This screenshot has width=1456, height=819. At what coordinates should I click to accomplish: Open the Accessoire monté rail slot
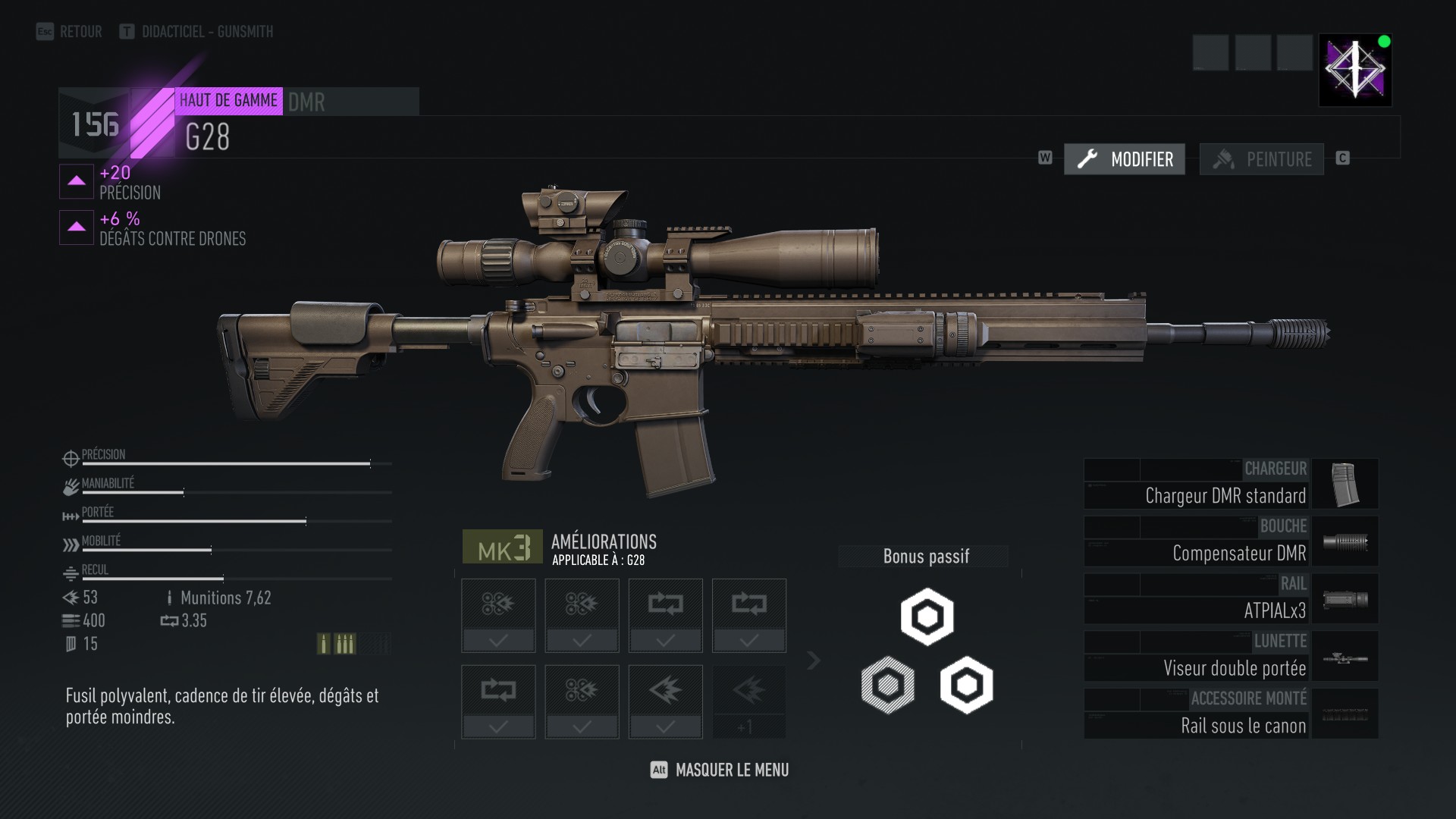[x=1230, y=714]
